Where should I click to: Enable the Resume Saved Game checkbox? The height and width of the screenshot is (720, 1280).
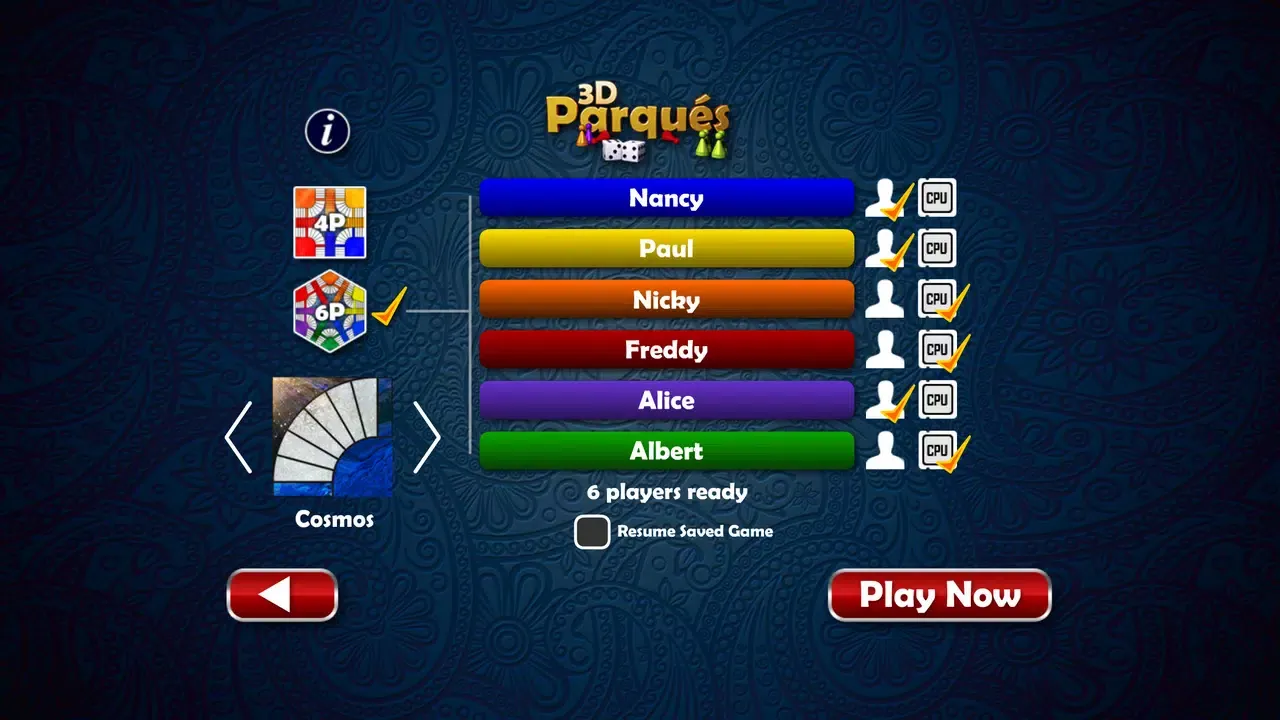(x=591, y=531)
